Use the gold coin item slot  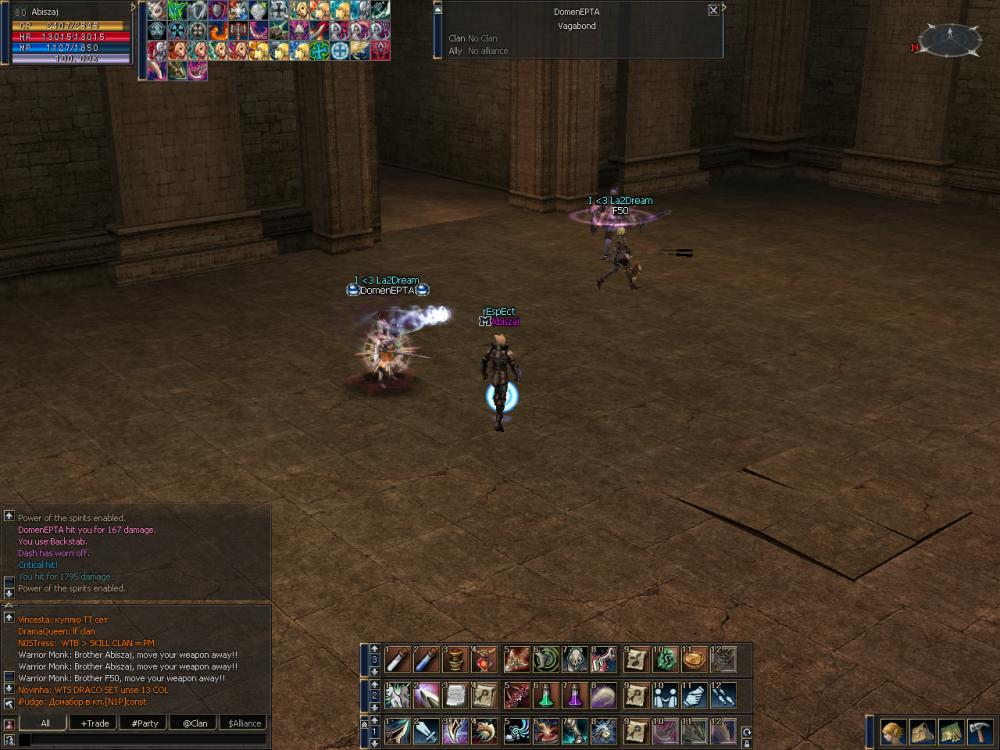pyautogui.click(x=693, y=659)
